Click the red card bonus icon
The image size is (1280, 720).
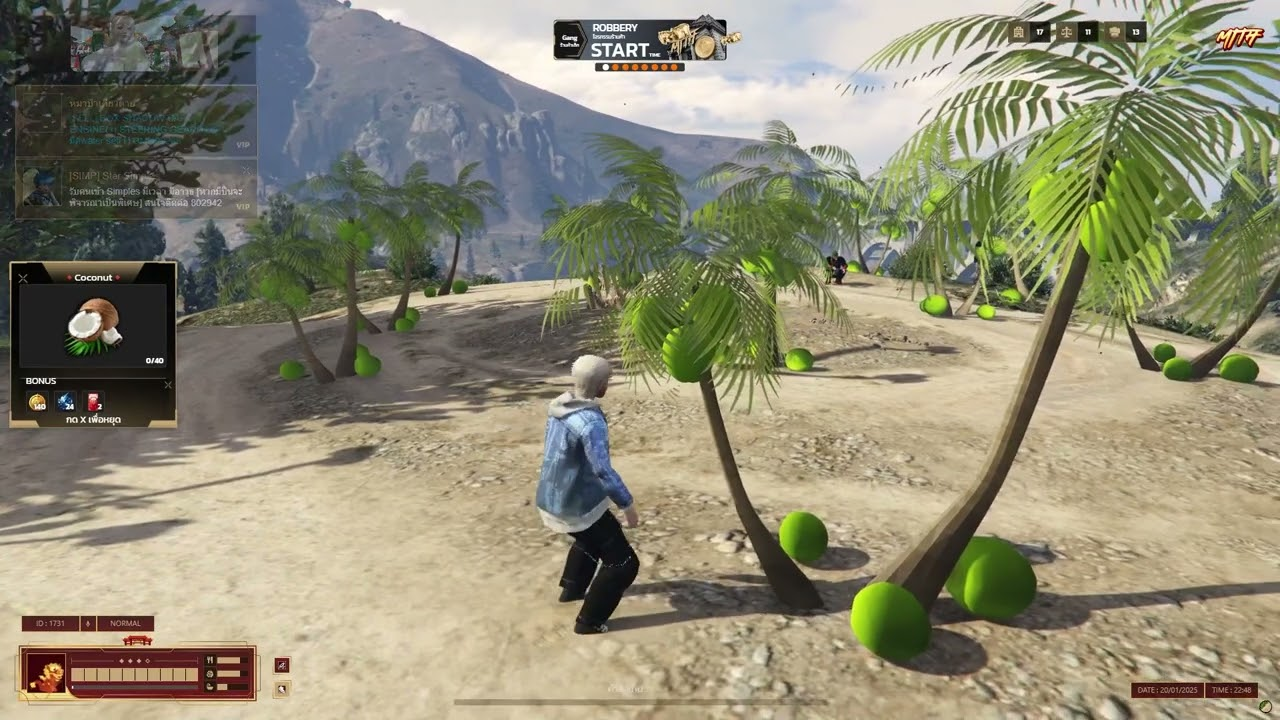(x=93, y=402)
